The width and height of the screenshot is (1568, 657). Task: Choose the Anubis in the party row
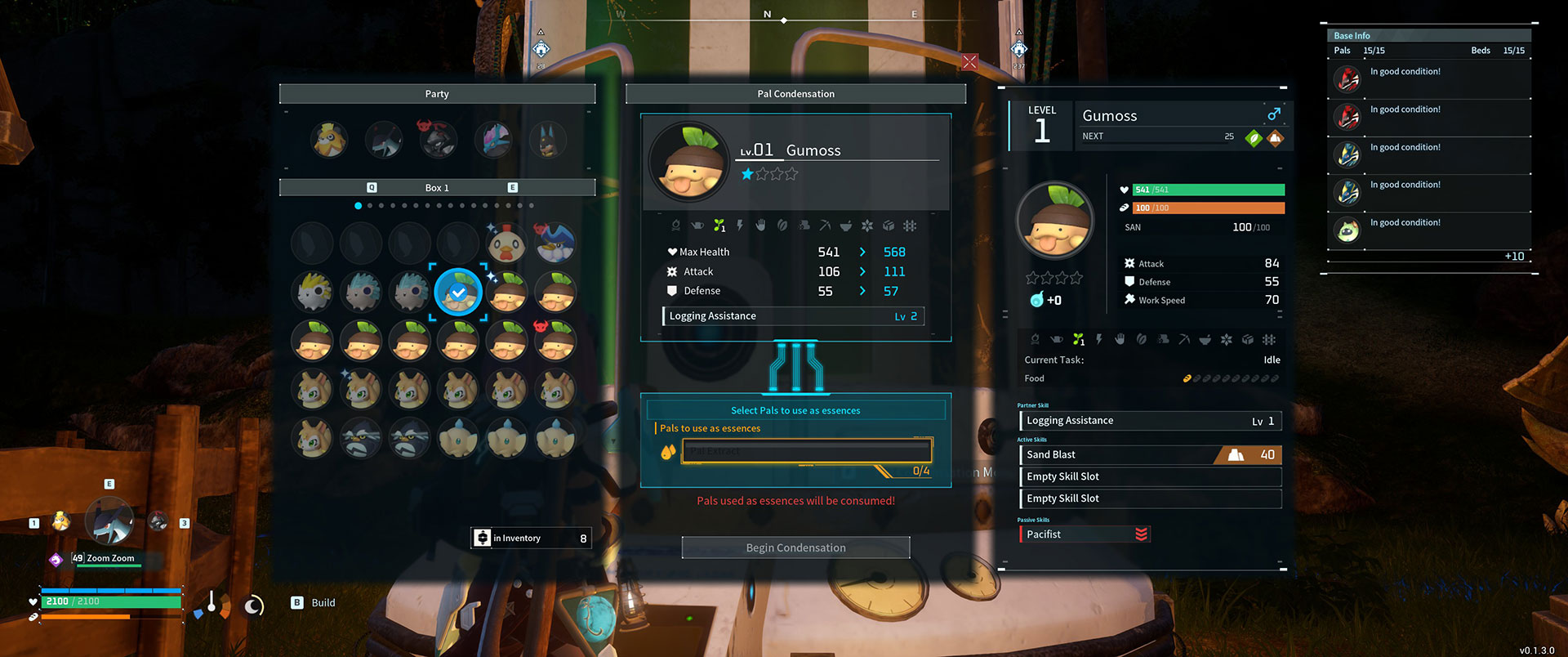click(547, 140)
